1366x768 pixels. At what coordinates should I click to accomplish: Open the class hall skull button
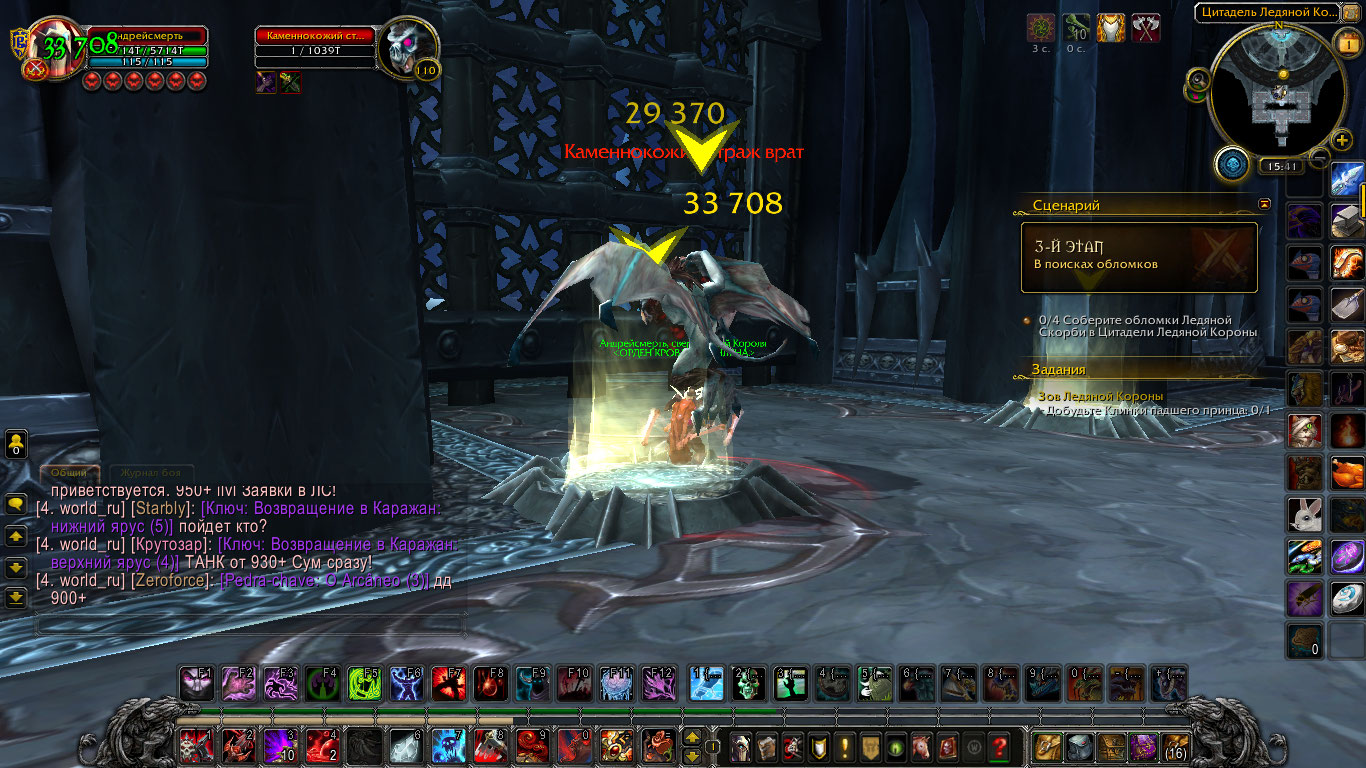tap(1233, 163)
